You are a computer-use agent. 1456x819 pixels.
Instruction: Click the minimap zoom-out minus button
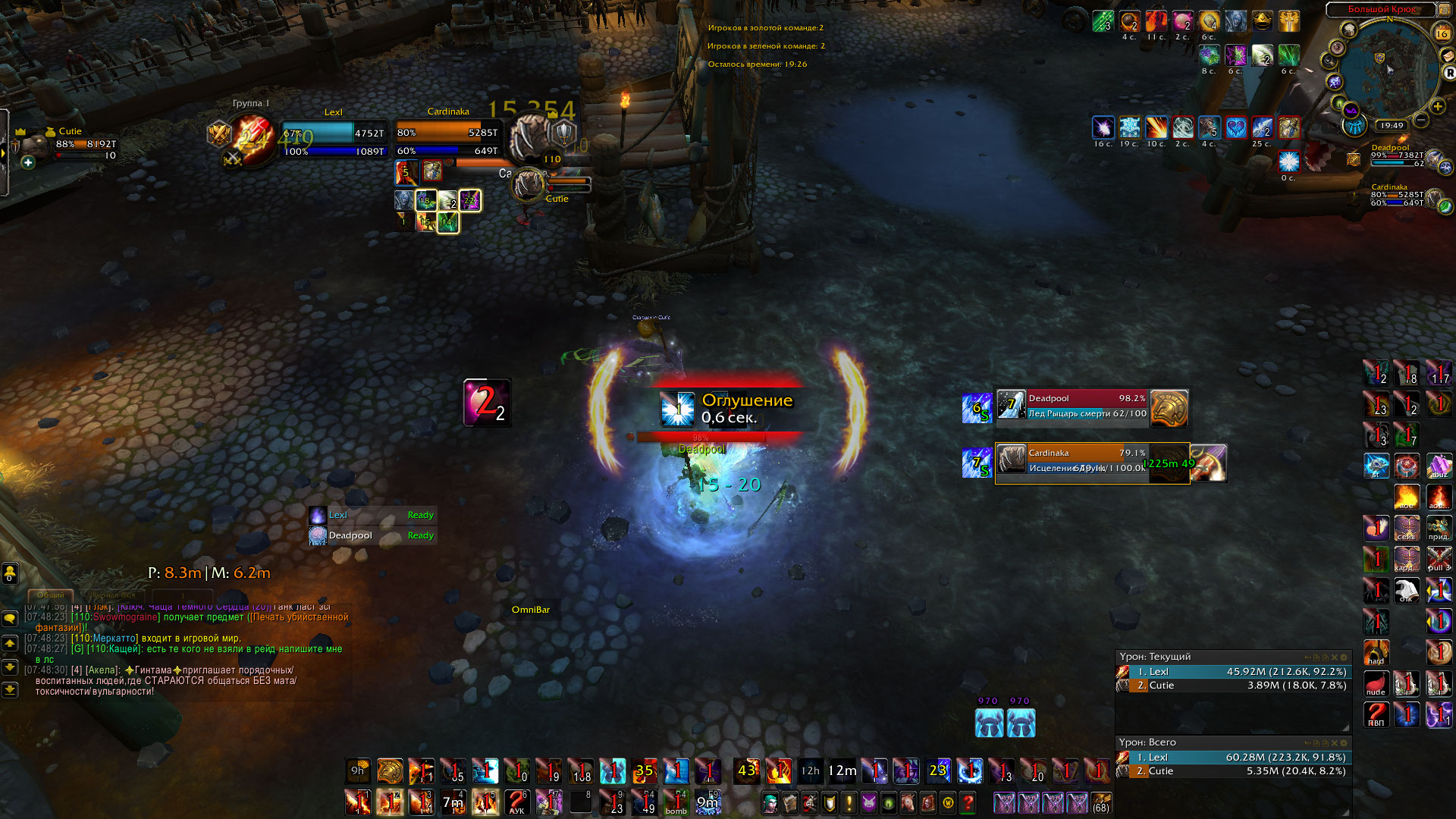coord(1421,121)
